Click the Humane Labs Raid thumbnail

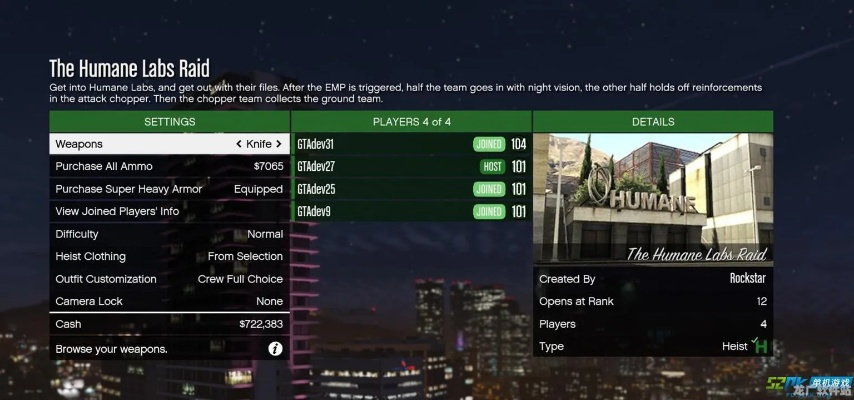(x=652, y=200)
